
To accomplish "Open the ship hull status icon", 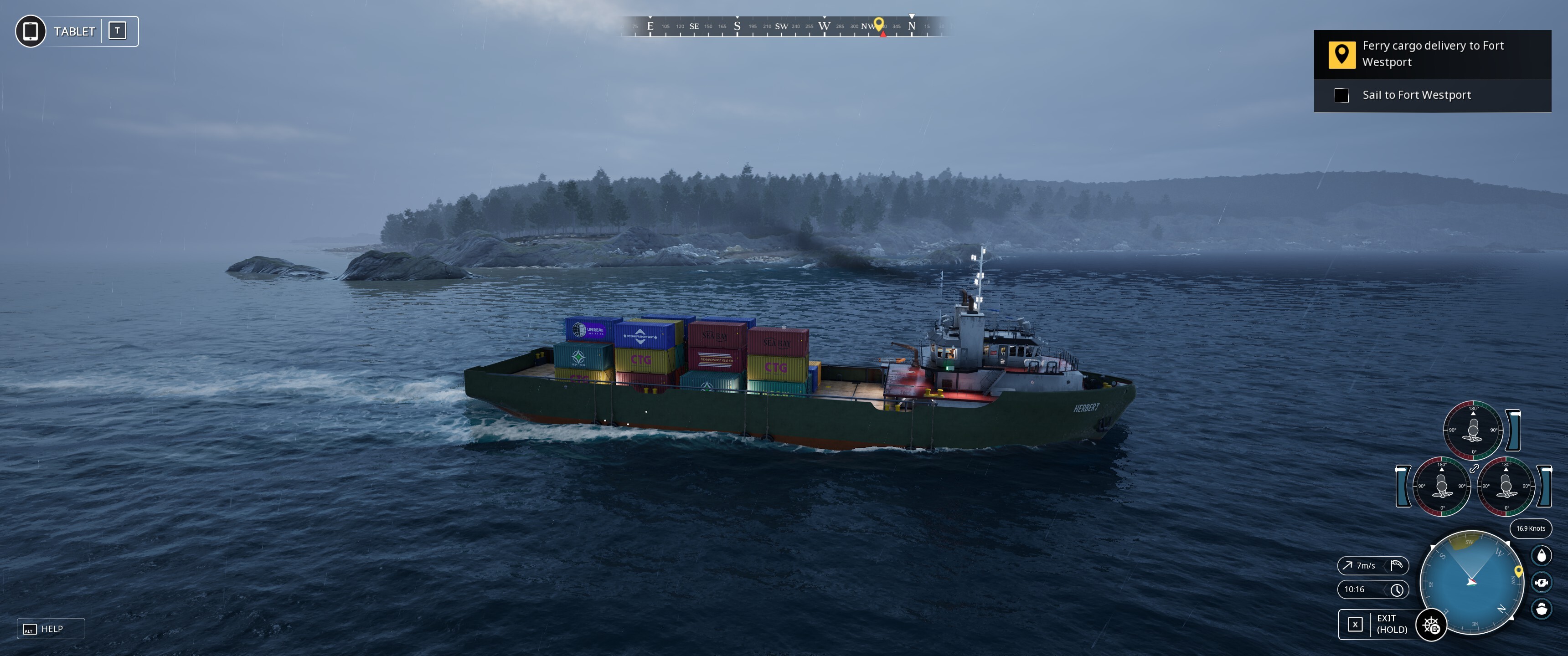I will tap(1541, 609).
